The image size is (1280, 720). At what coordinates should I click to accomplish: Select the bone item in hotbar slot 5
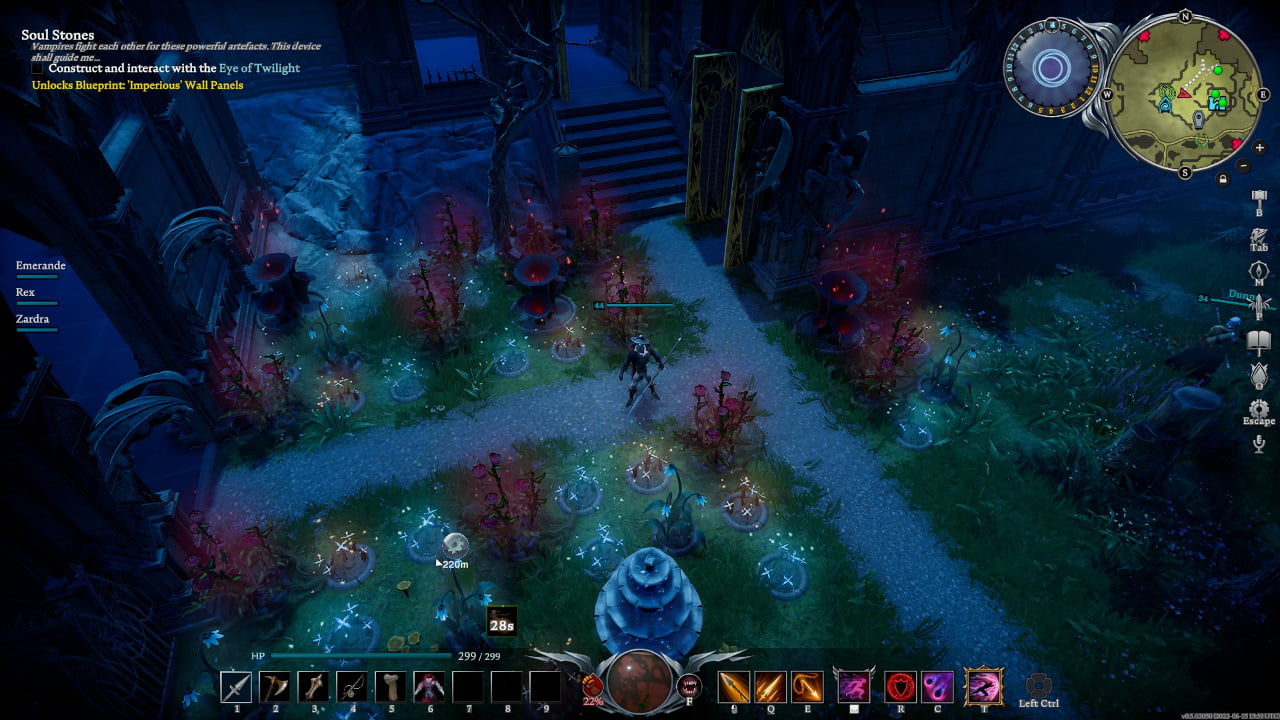point(390,686)
